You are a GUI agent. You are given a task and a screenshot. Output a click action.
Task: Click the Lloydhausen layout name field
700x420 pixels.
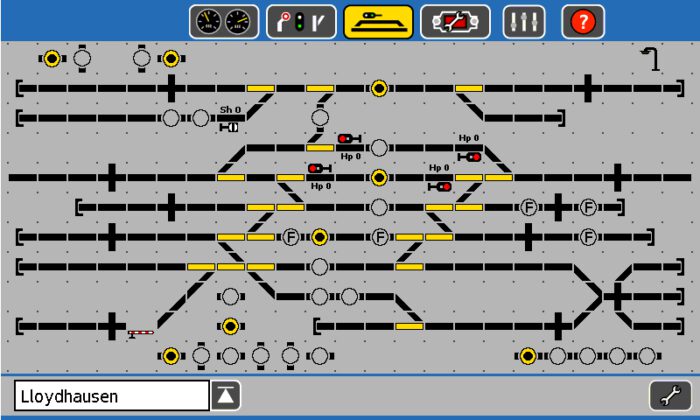pyautogui.click(x=111, y=396)
